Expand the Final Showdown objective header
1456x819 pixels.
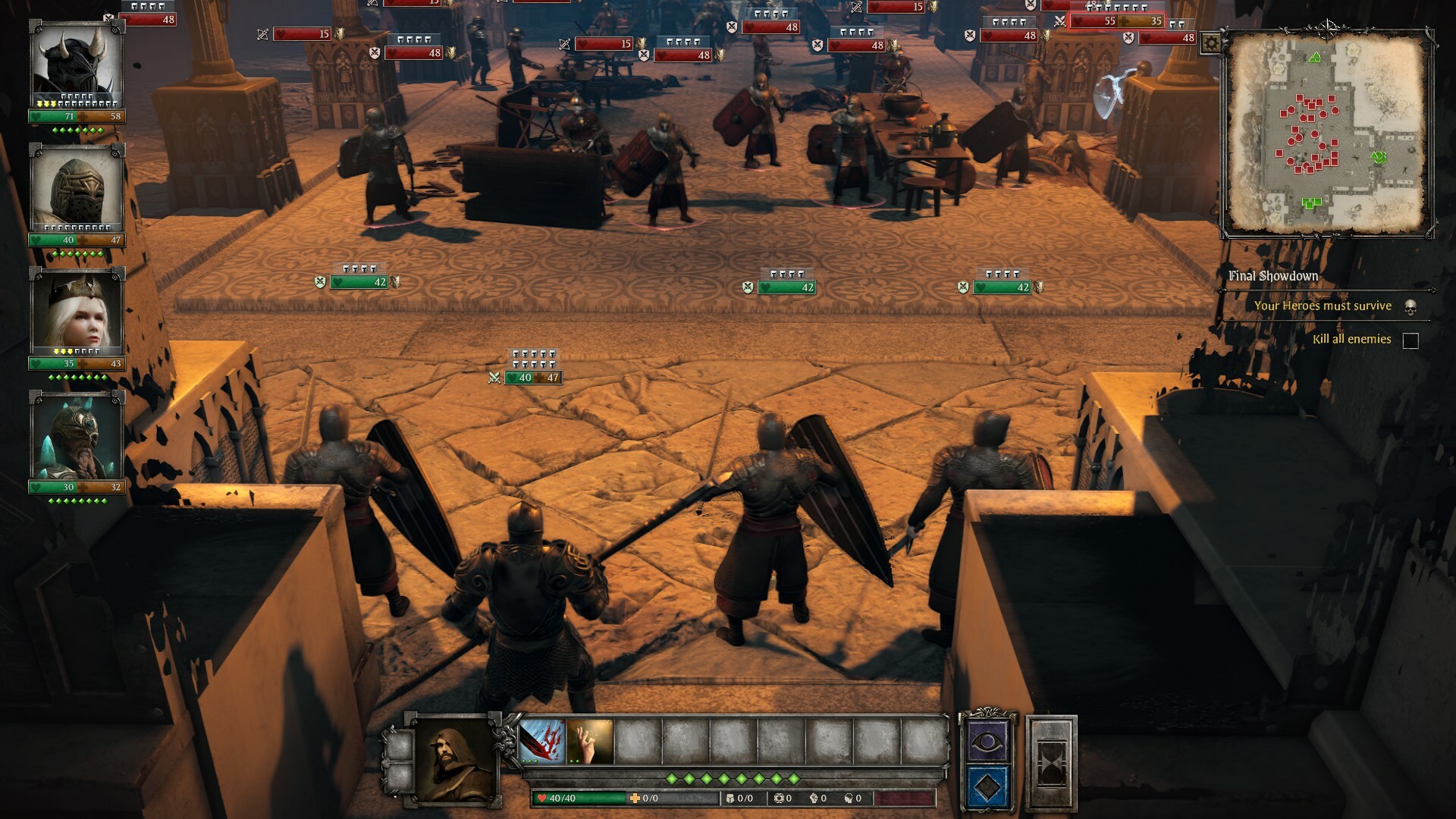tap(1271, 277)
